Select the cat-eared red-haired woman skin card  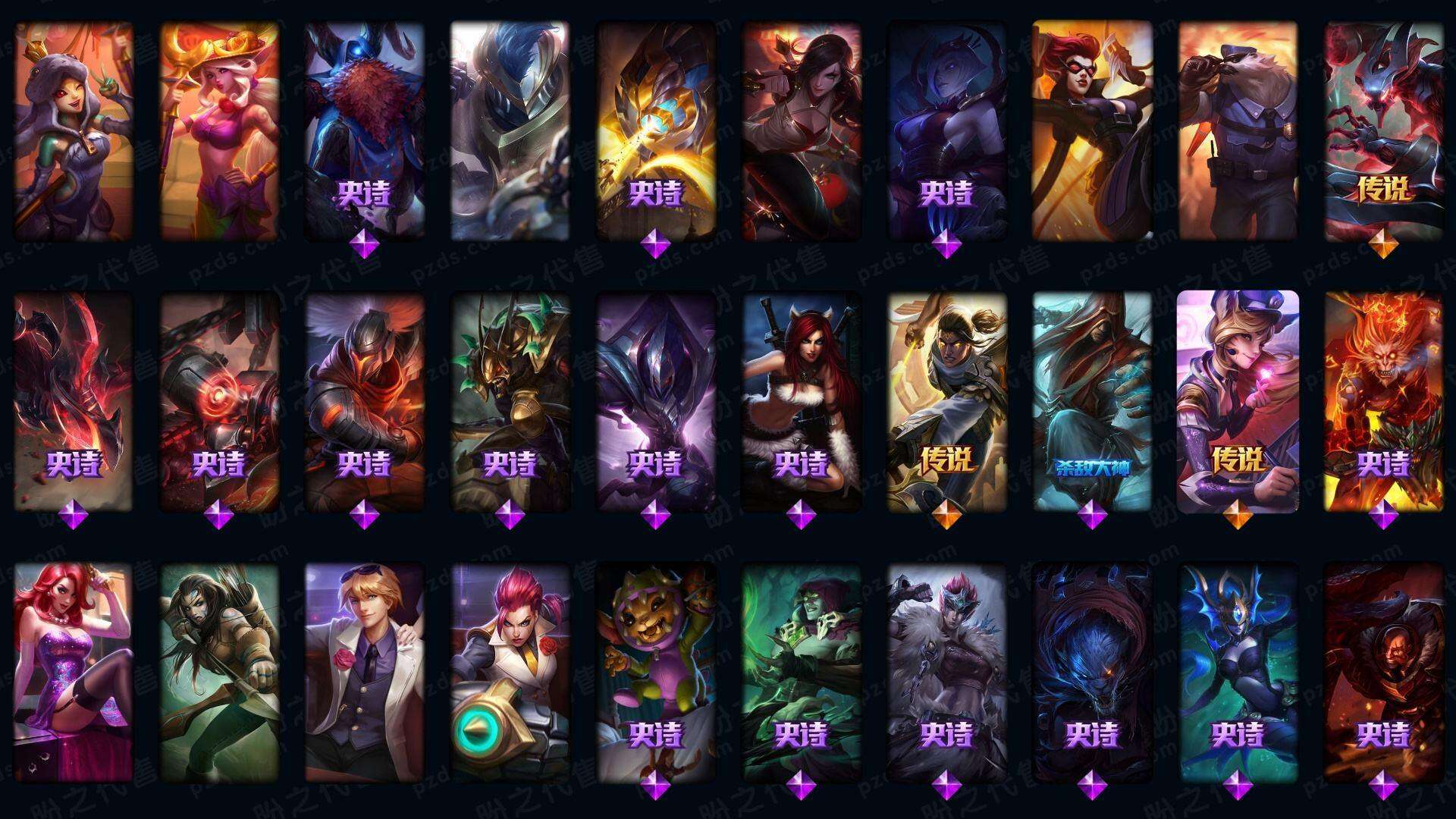(x=801, y=402)
